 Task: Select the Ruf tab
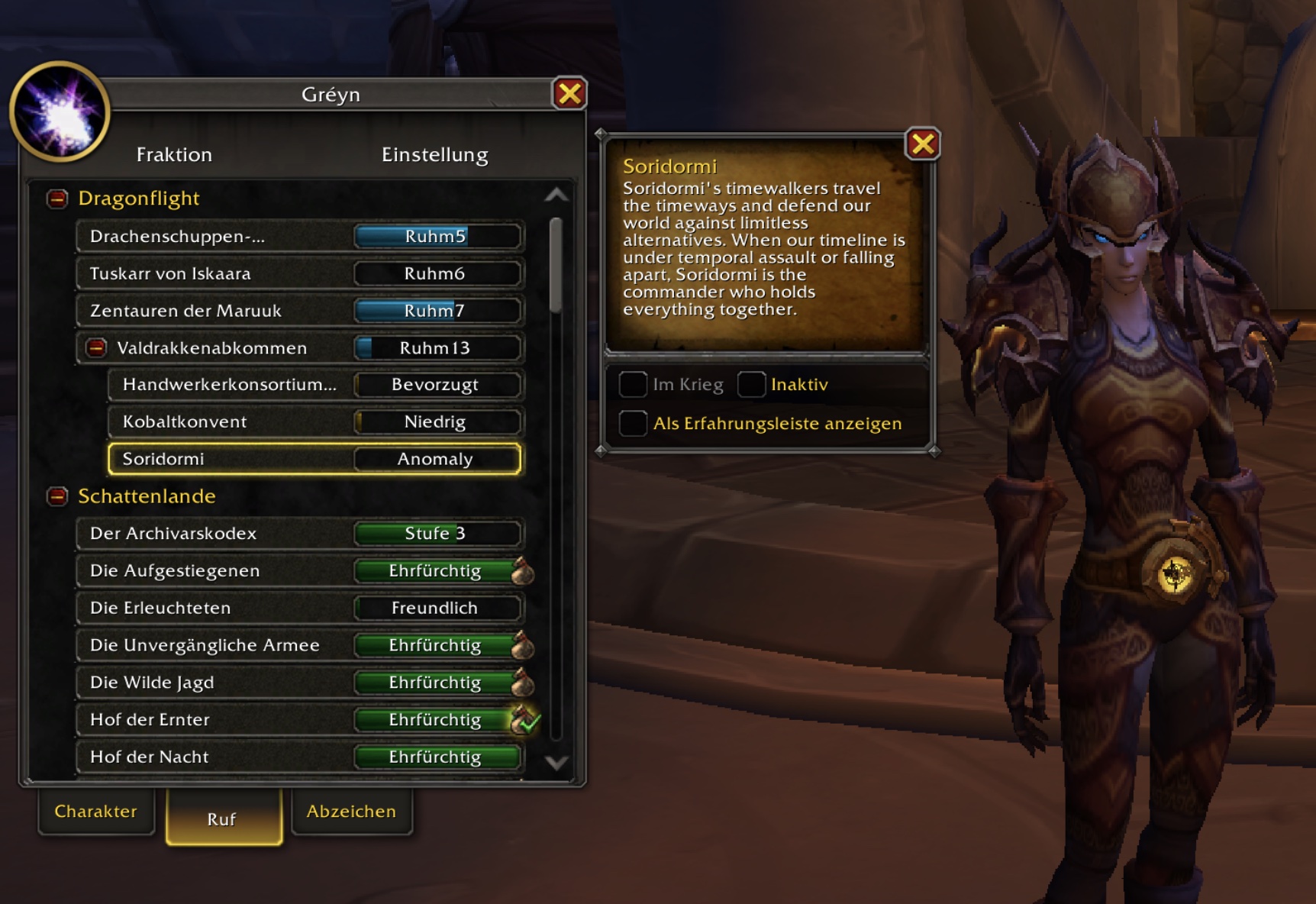click(x=222, y=818)
